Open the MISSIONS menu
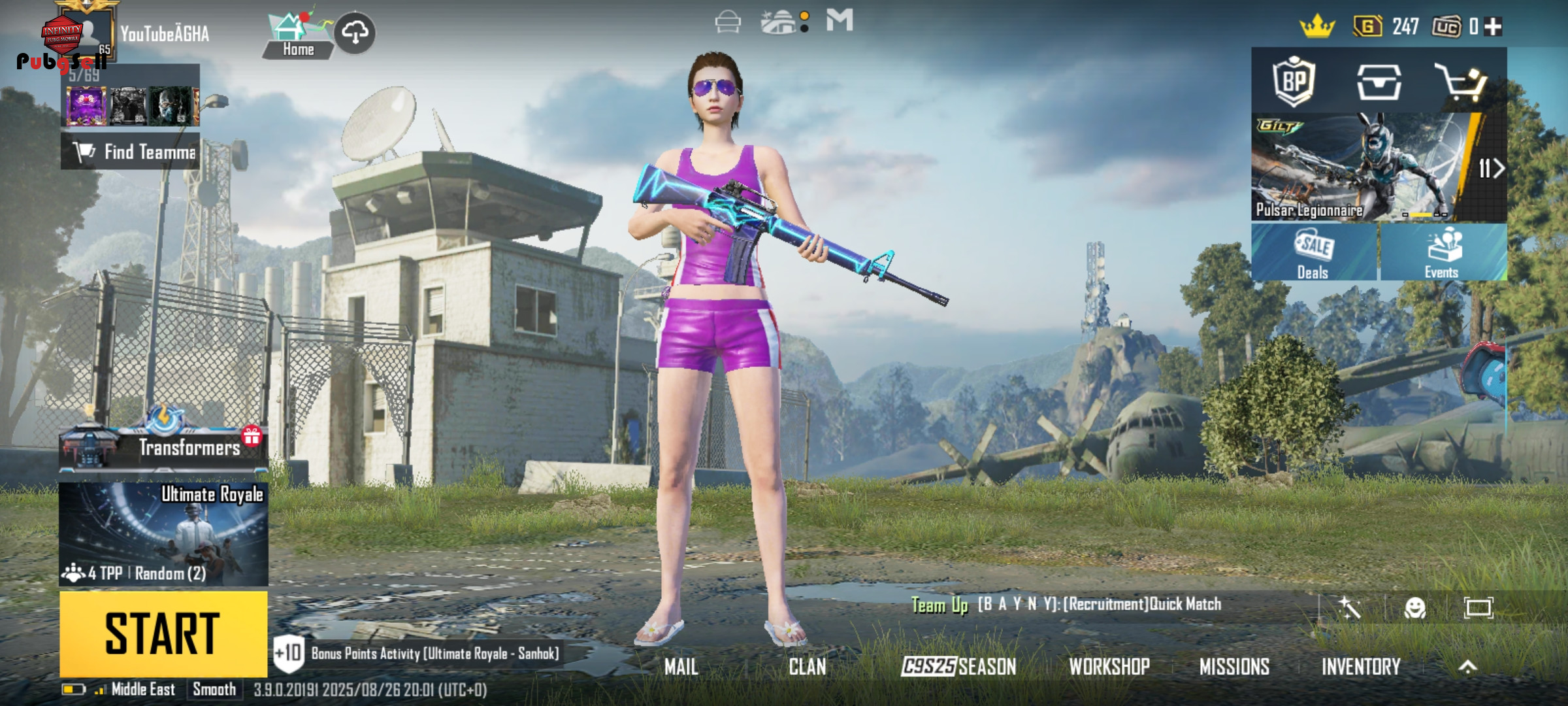 [x=1234, y=667]
